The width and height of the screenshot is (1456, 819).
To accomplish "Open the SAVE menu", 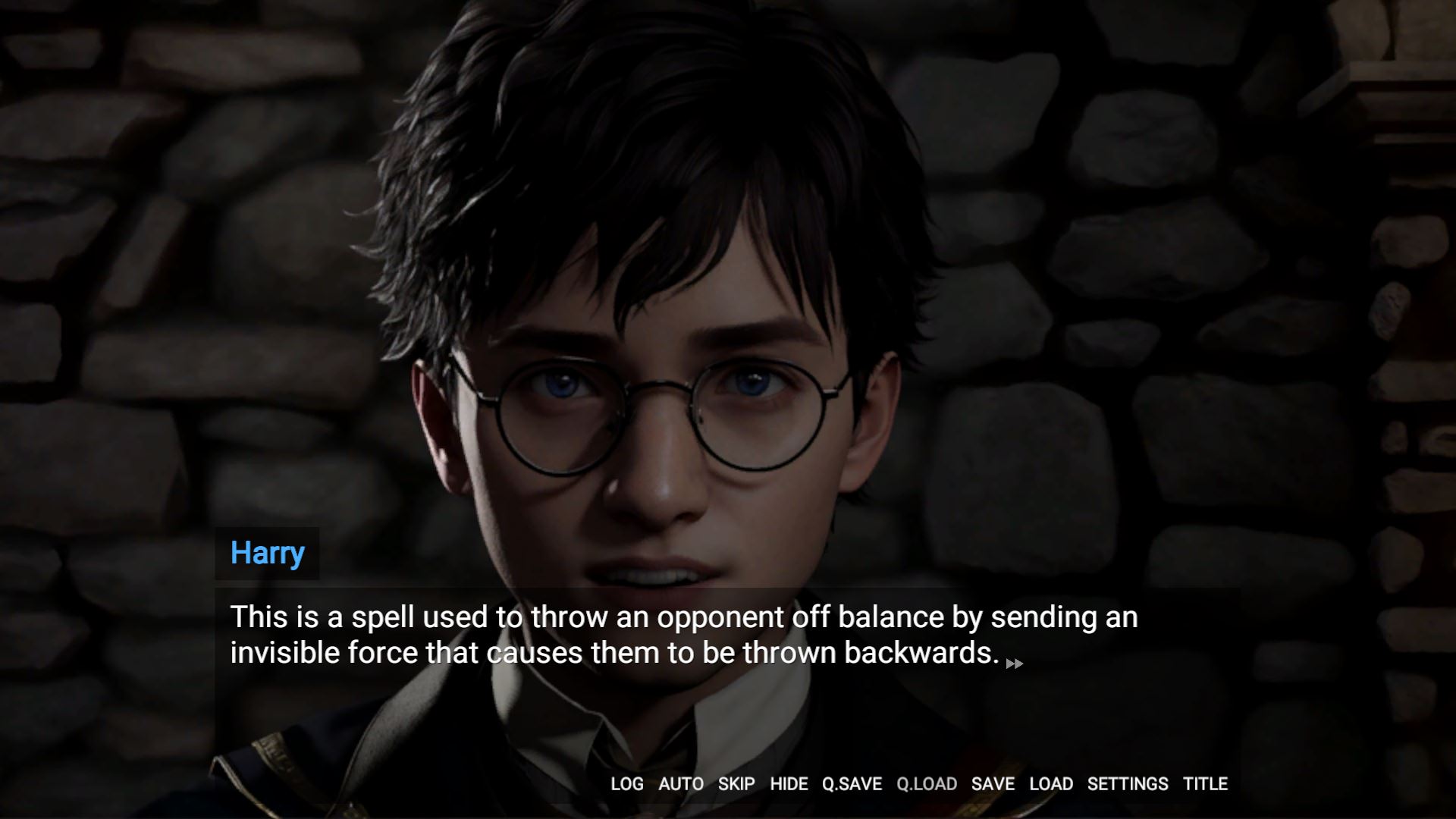I will (x=993, y=784).
